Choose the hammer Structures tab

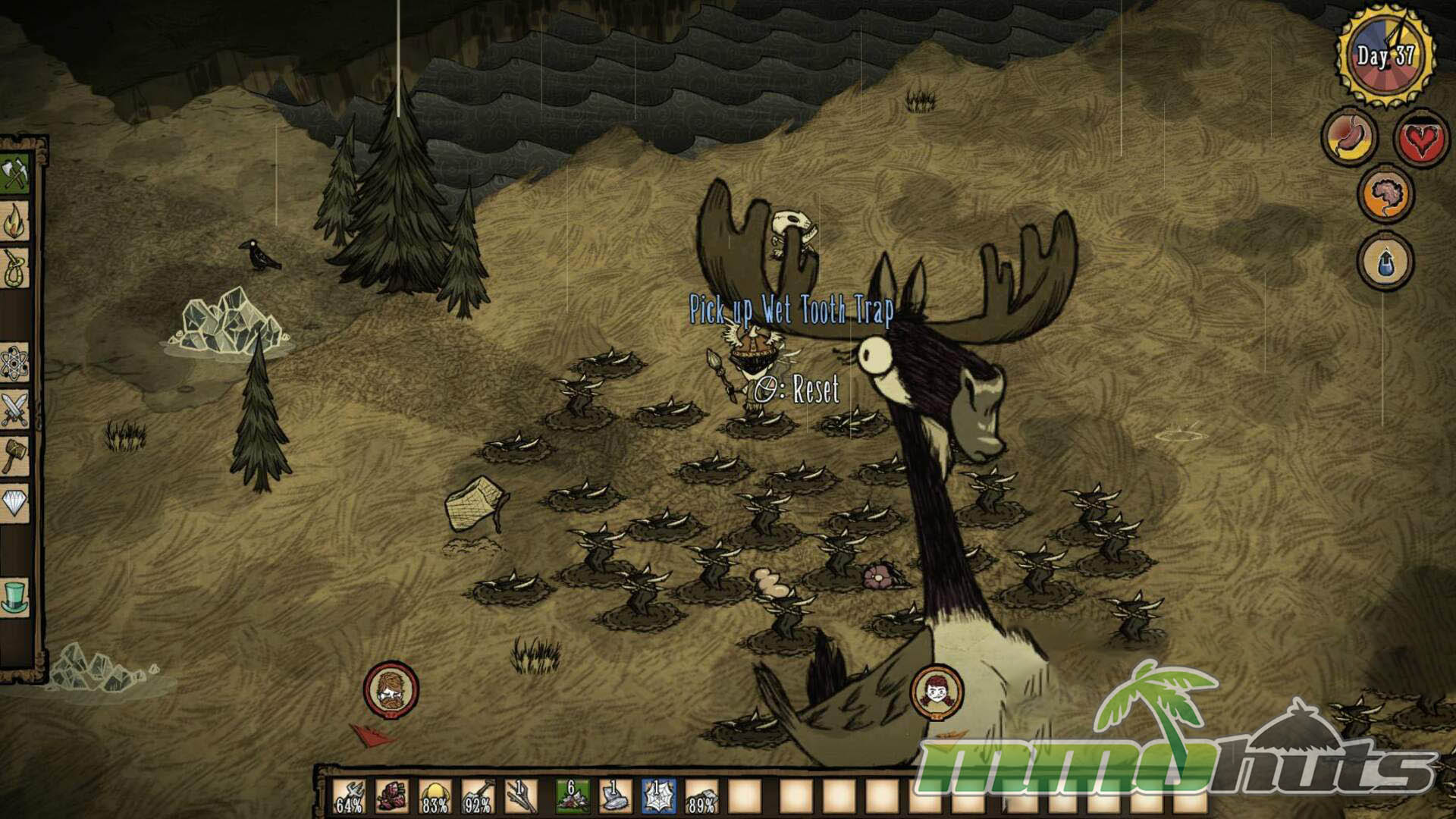pos(15,455)
